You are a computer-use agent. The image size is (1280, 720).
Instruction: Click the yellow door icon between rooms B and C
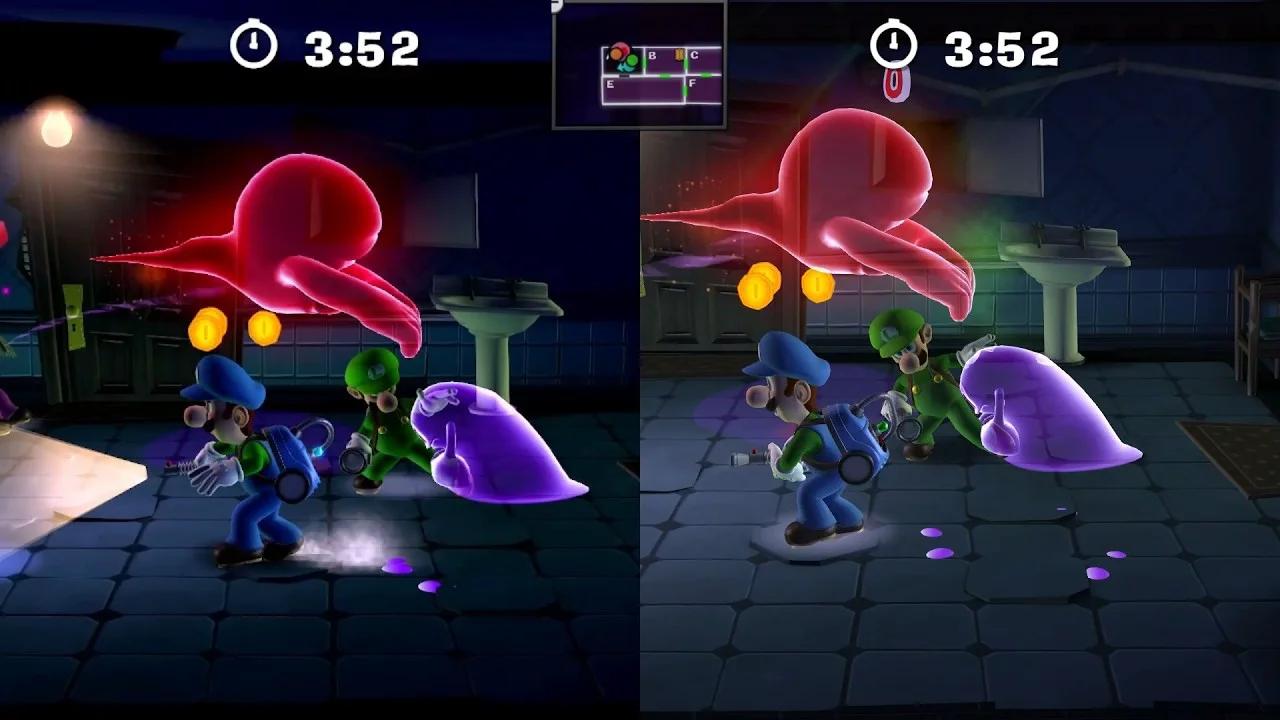679,54
